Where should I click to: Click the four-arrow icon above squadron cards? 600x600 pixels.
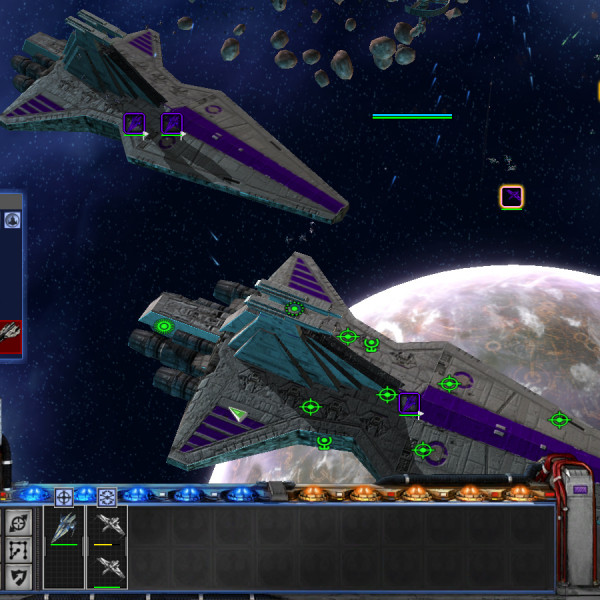point(107,496)
